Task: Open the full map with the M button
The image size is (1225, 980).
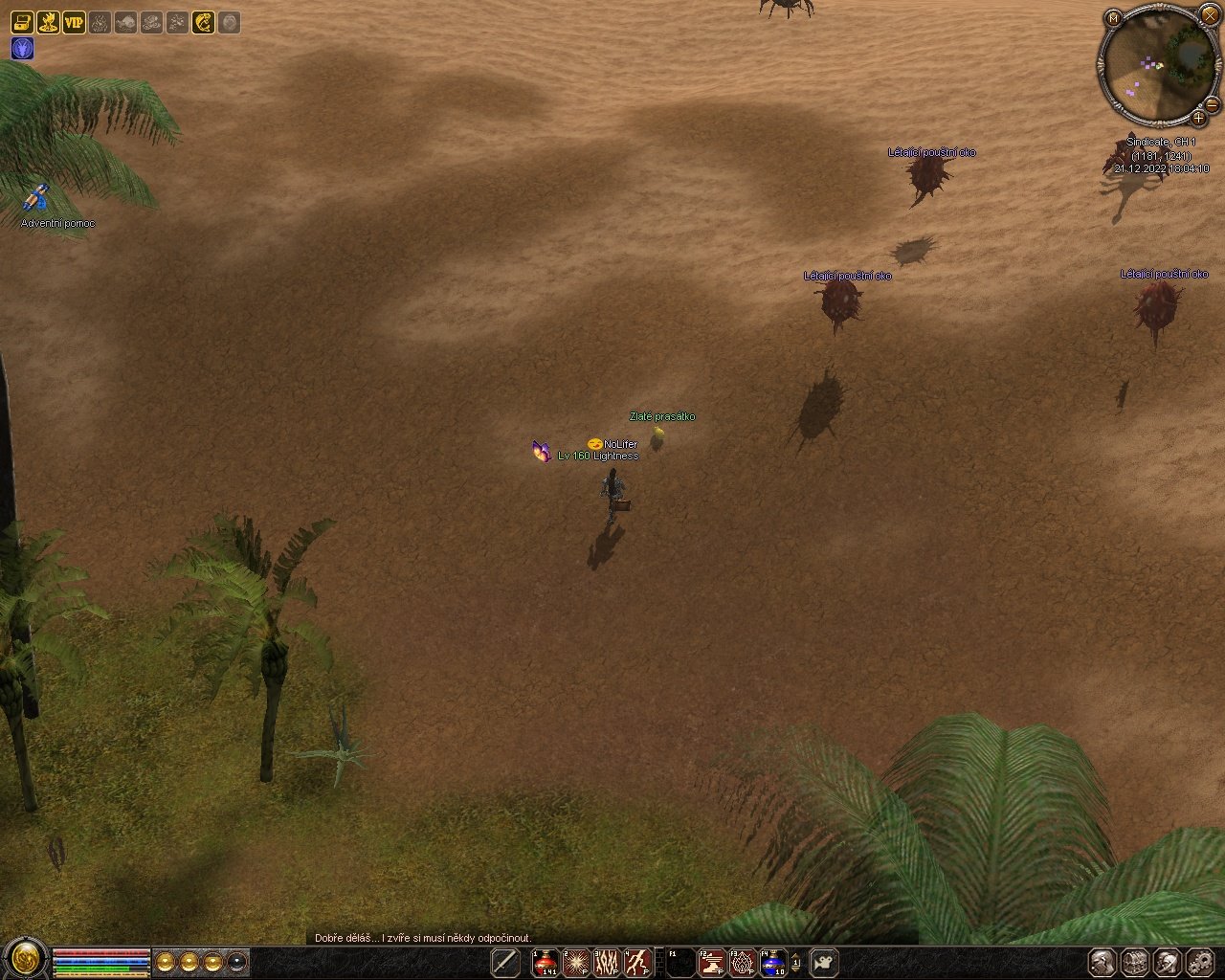Action: 1113,17
